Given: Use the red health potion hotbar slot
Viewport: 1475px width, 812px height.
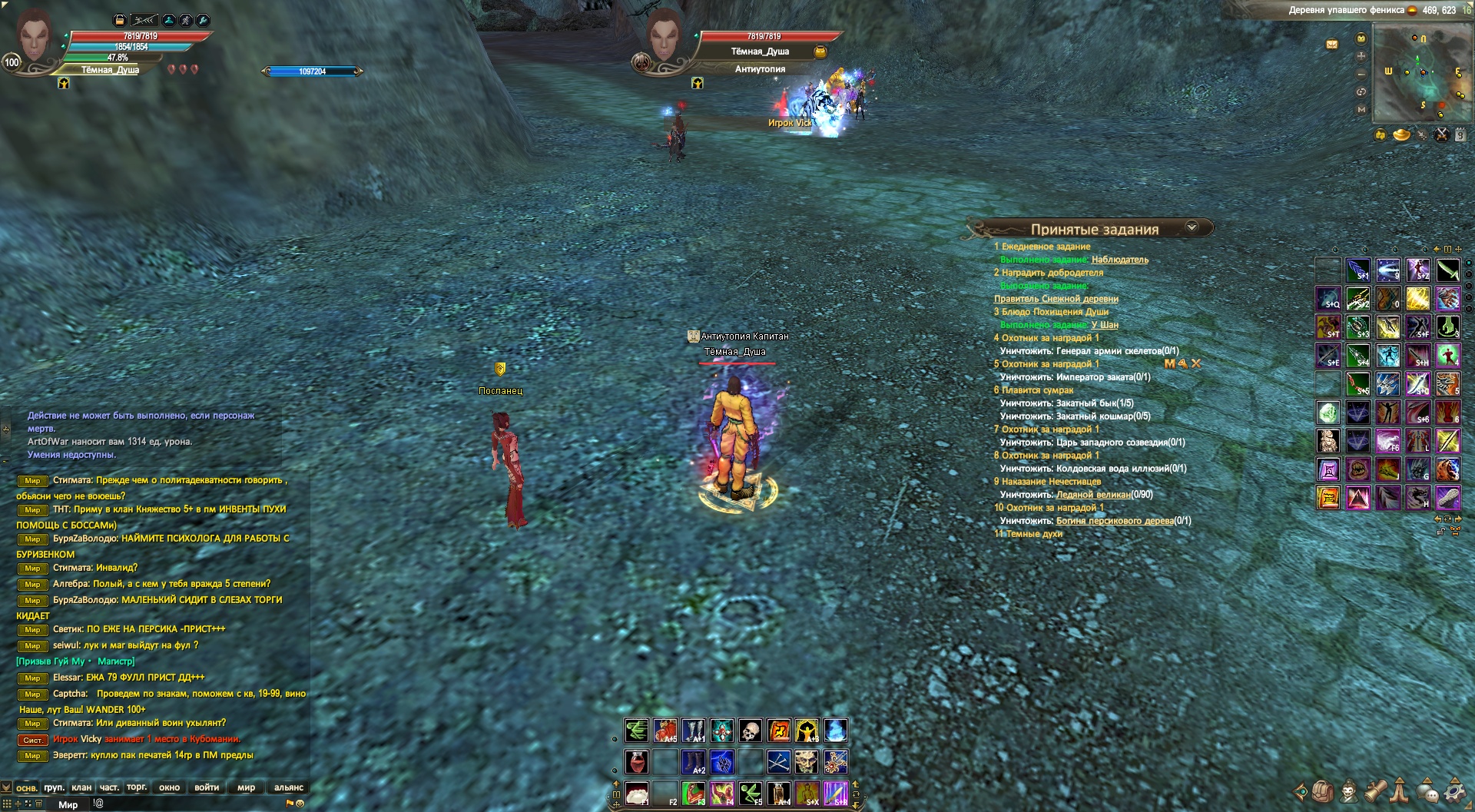Looking at the screenshot, I should point(636,762).
